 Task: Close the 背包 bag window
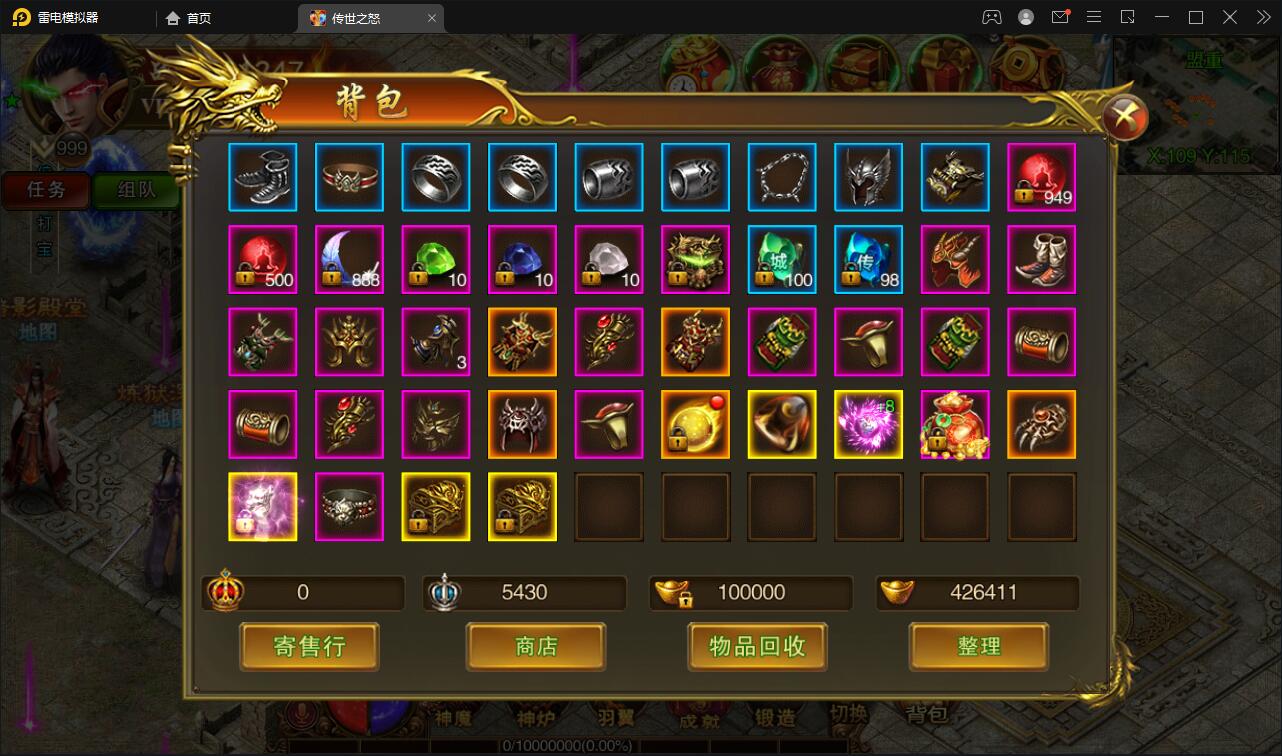1126,117
